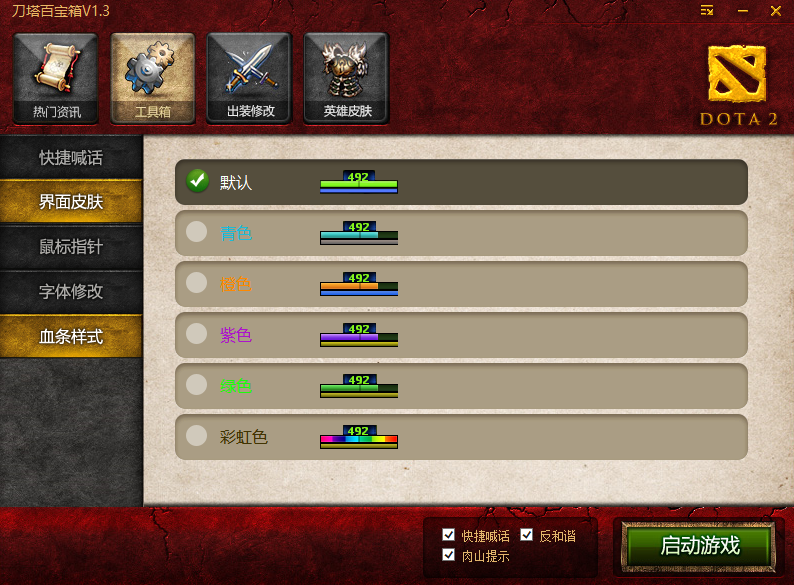Viewport: 794px width, 585px height.
Task: Choose the 默认 default health bar style
Action: [x=197, y=181]
